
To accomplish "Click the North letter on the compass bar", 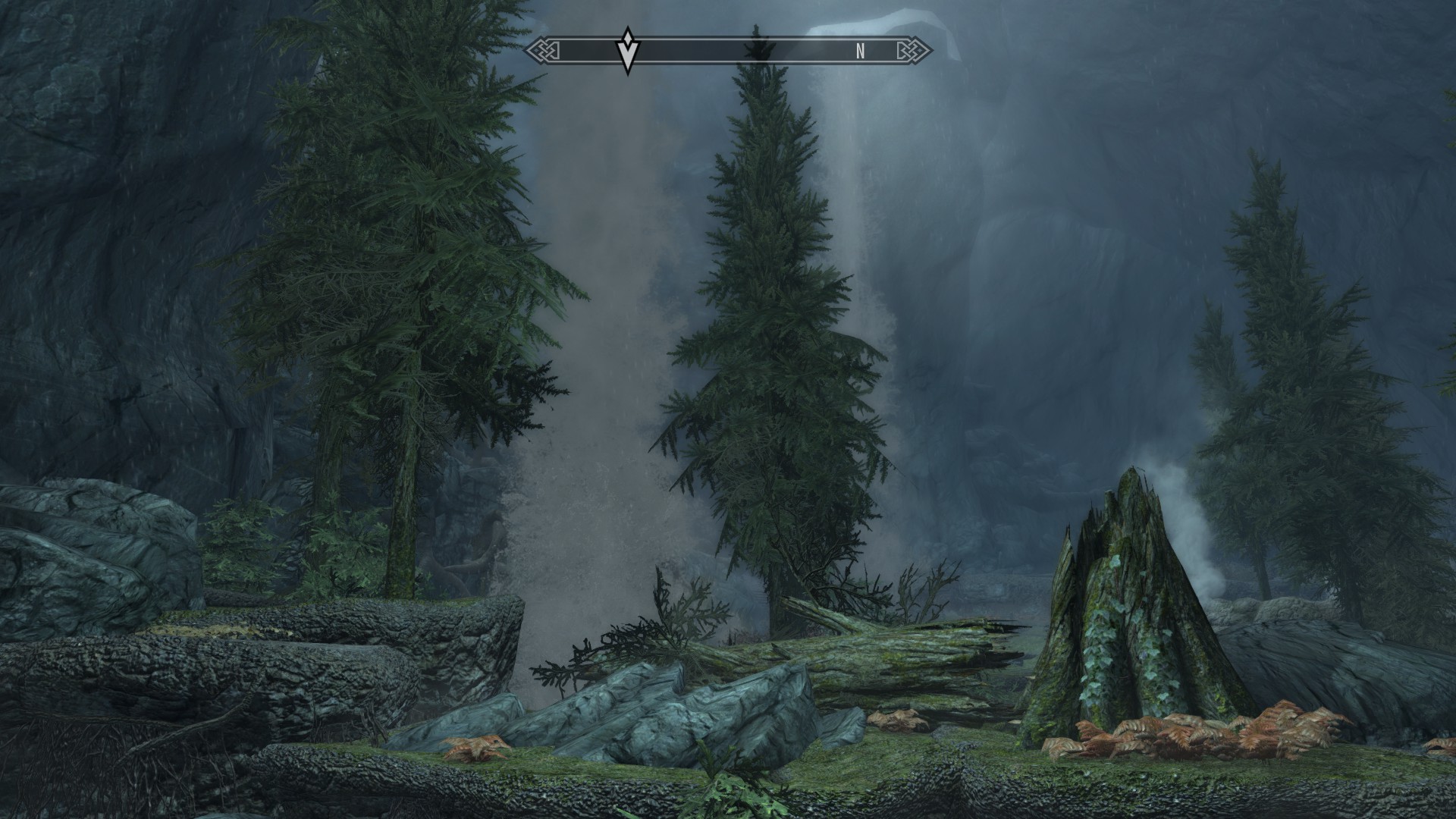I will tap(860, 52).
